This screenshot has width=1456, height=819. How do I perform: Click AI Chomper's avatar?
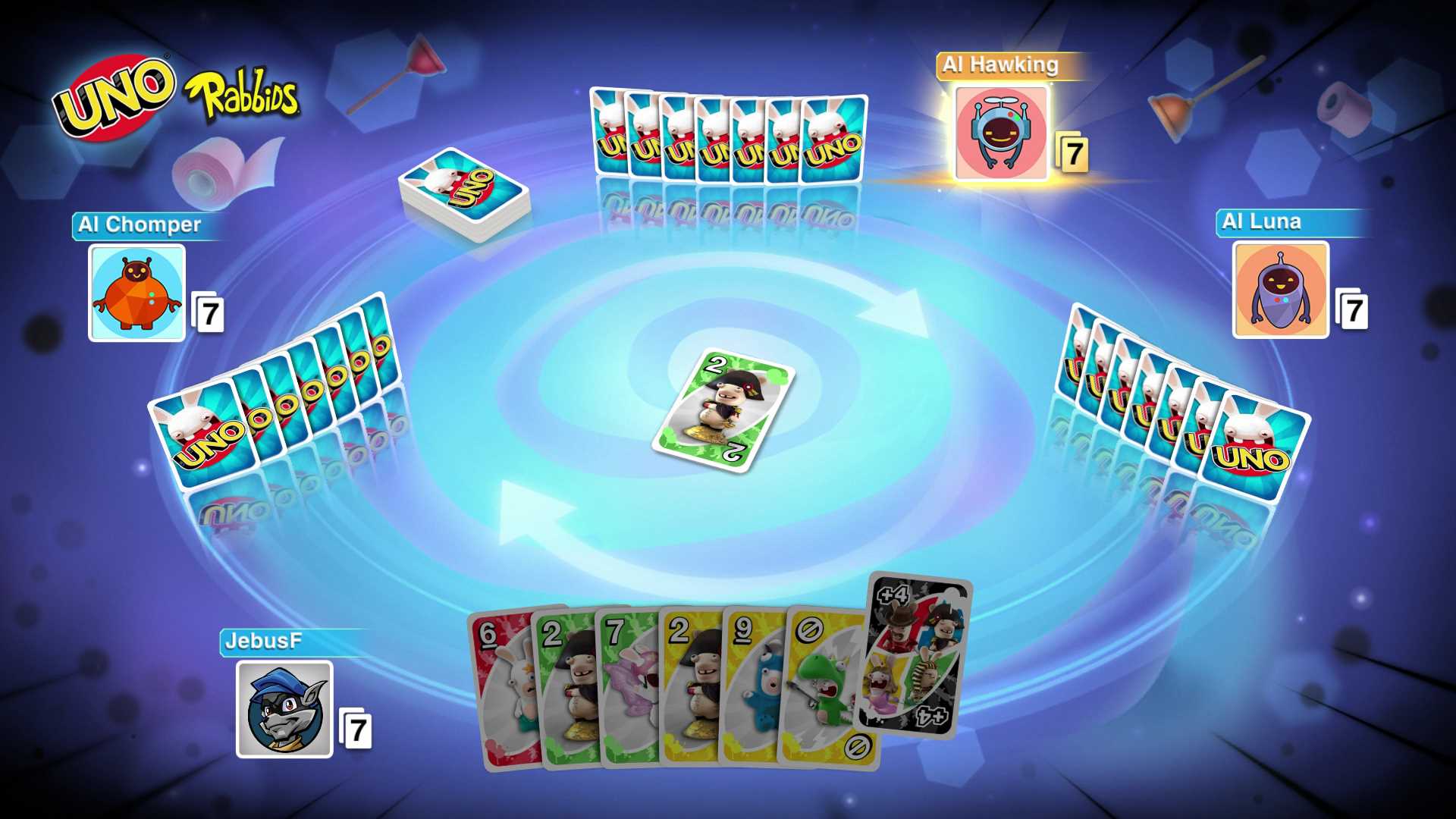[x=136, y=292]
